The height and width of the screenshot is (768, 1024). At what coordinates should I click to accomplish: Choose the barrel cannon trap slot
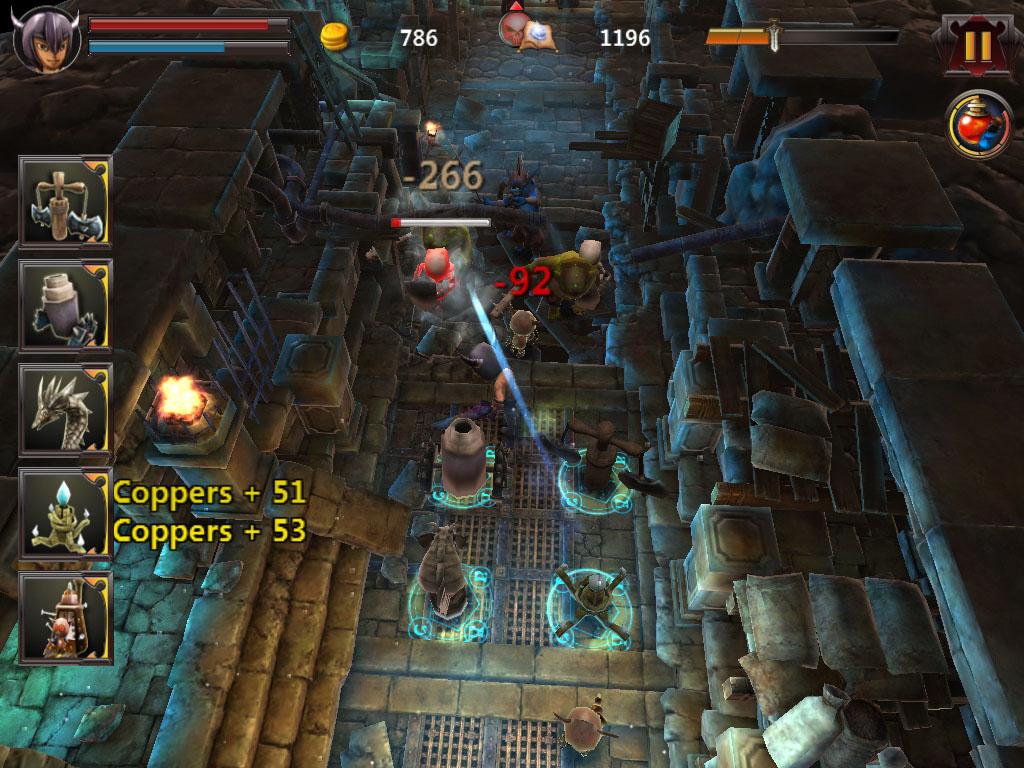click(65, 304)
